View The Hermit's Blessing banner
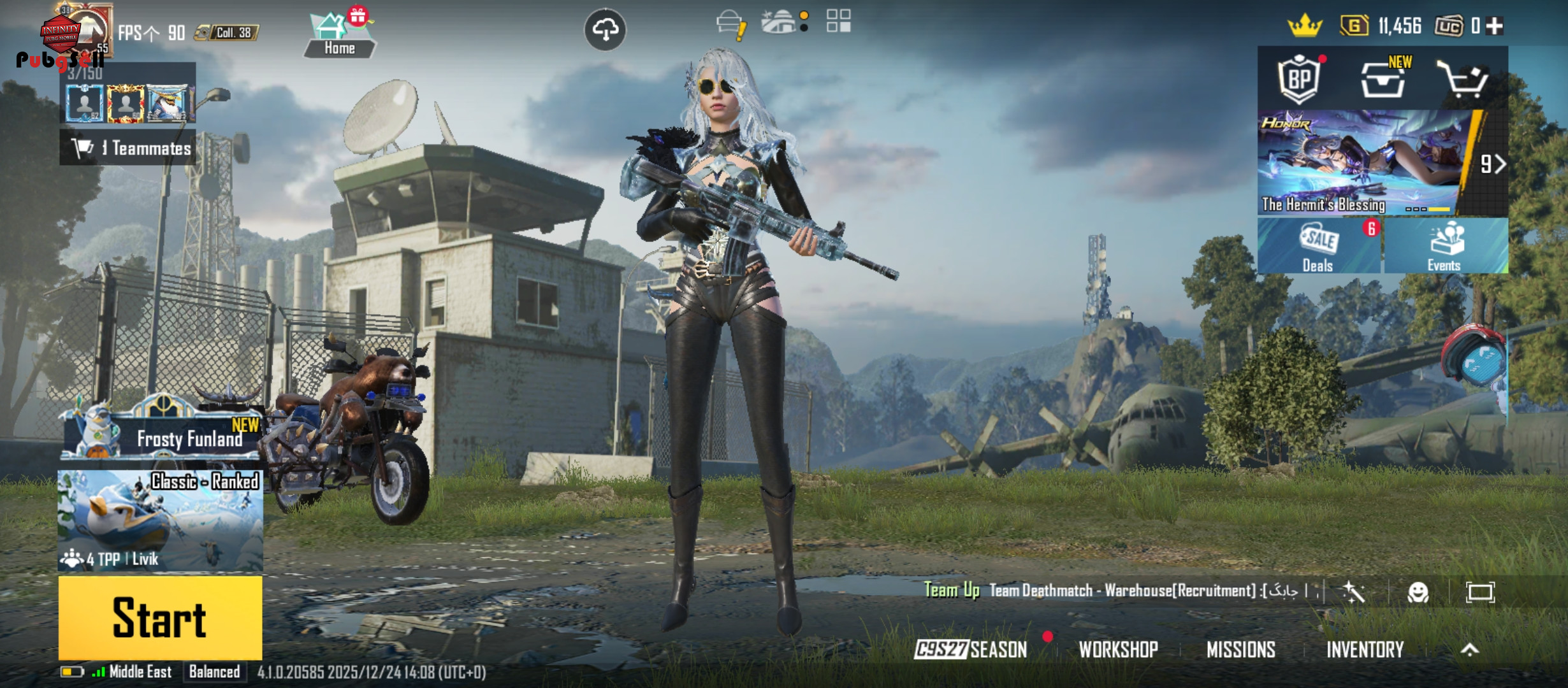The height and width of the screenshot is (688, 1568). coord(1364,162)
